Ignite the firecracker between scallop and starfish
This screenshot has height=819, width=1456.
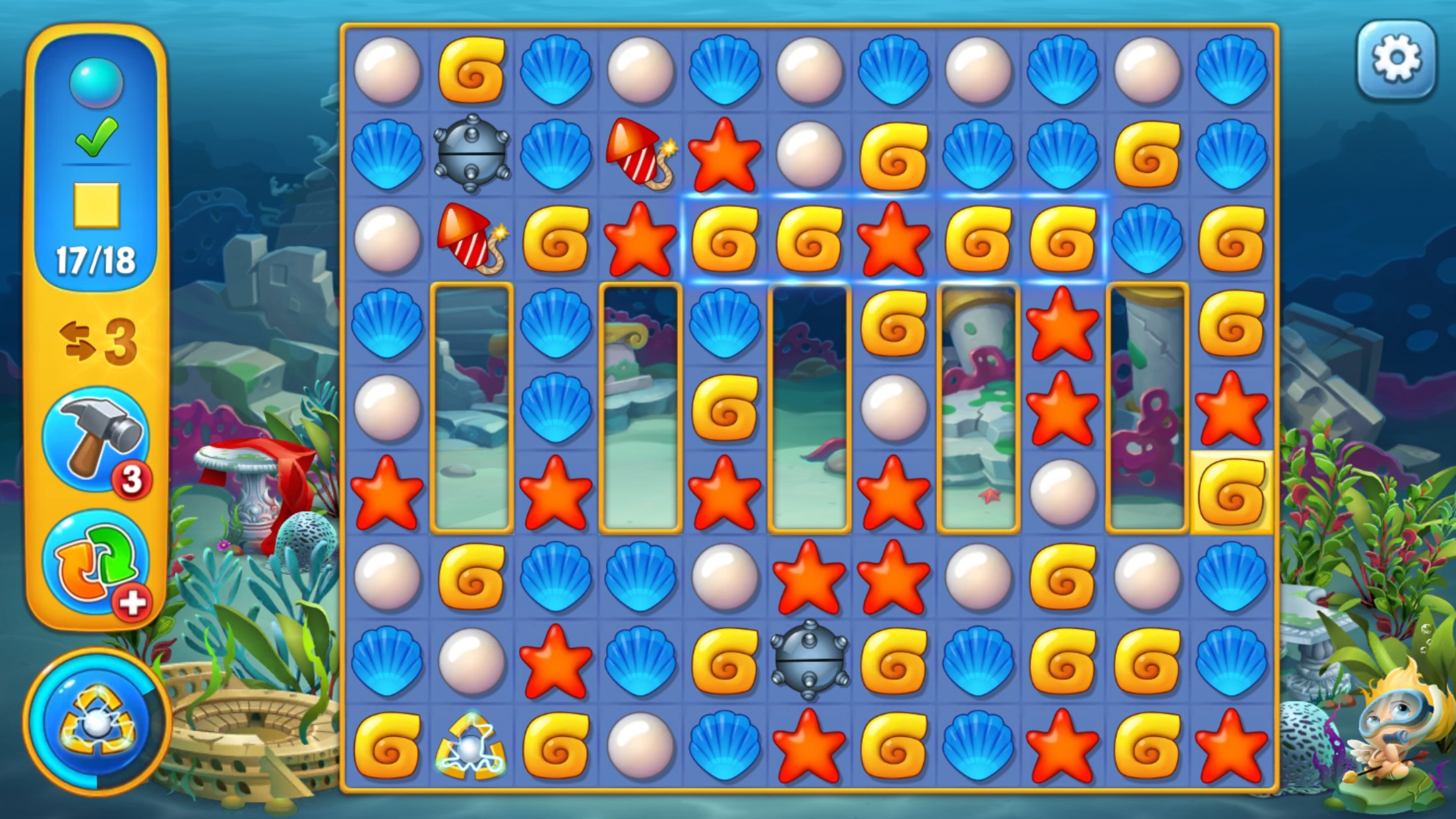tap(640, 155)
